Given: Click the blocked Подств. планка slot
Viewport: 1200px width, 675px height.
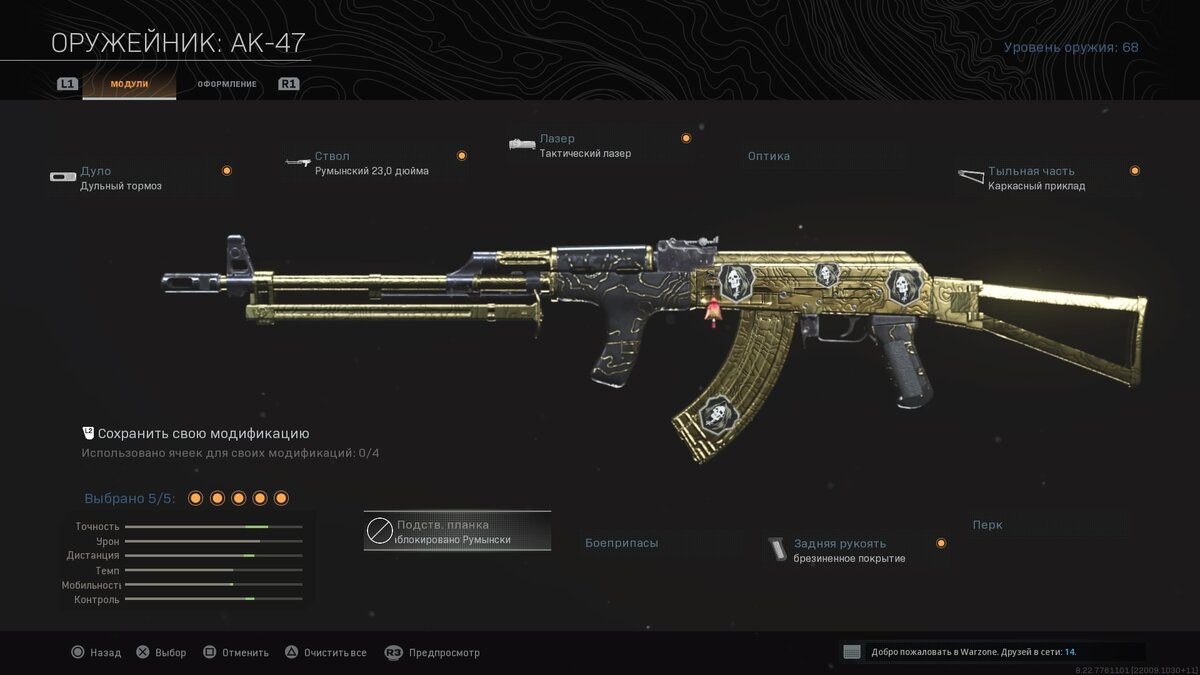Looking at the screenshot, I should (x=457, y=531).
